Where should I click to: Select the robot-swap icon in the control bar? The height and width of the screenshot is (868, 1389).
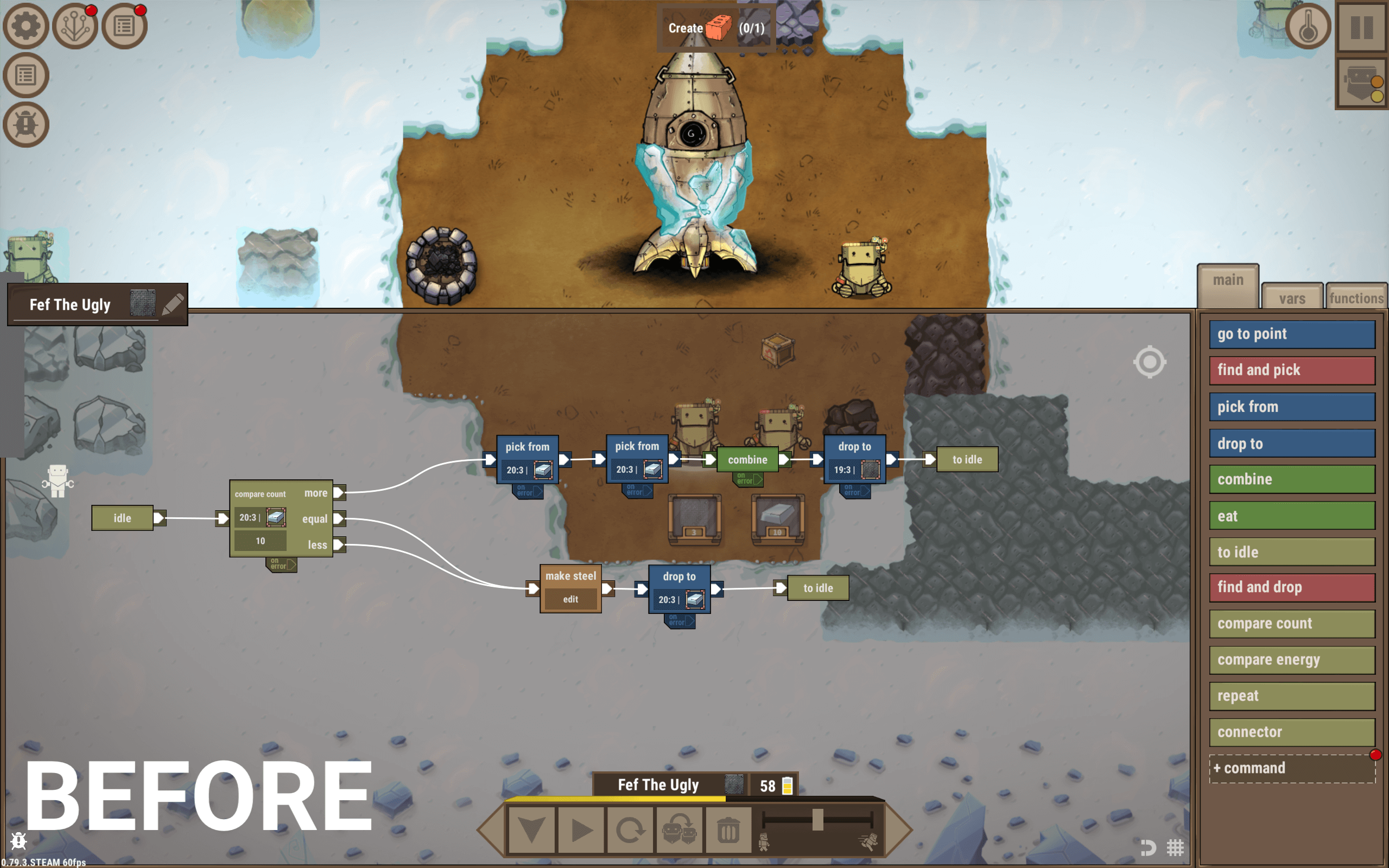[x=680, y=829]
